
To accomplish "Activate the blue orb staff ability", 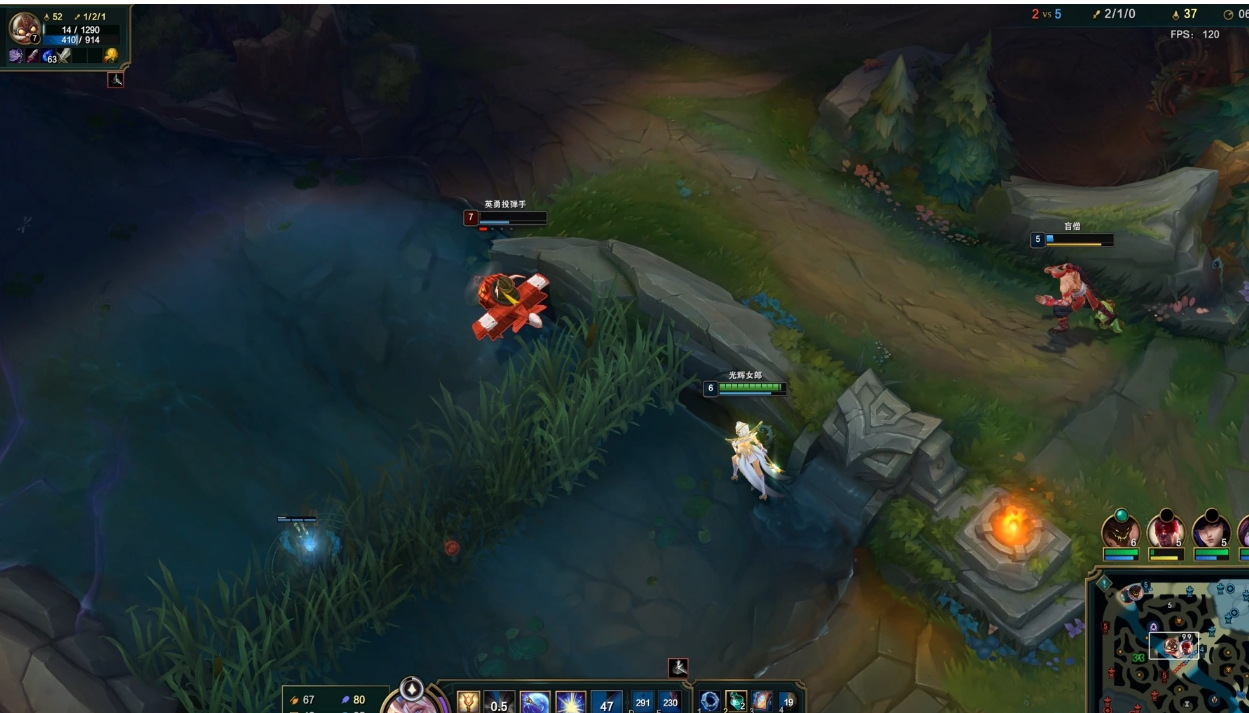I will point(535,703).
